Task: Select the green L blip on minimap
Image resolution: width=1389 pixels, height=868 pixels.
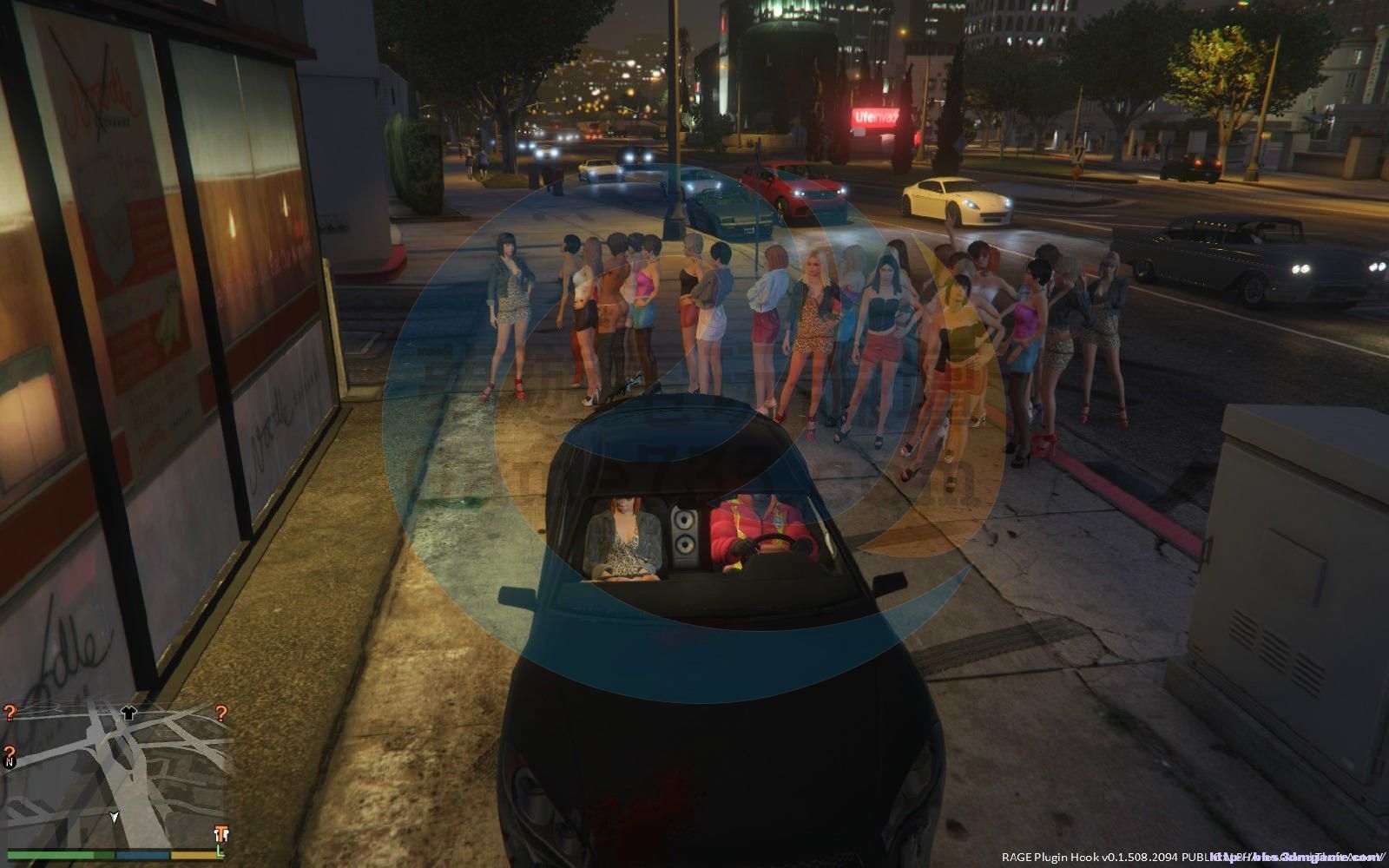Action: 221,852
